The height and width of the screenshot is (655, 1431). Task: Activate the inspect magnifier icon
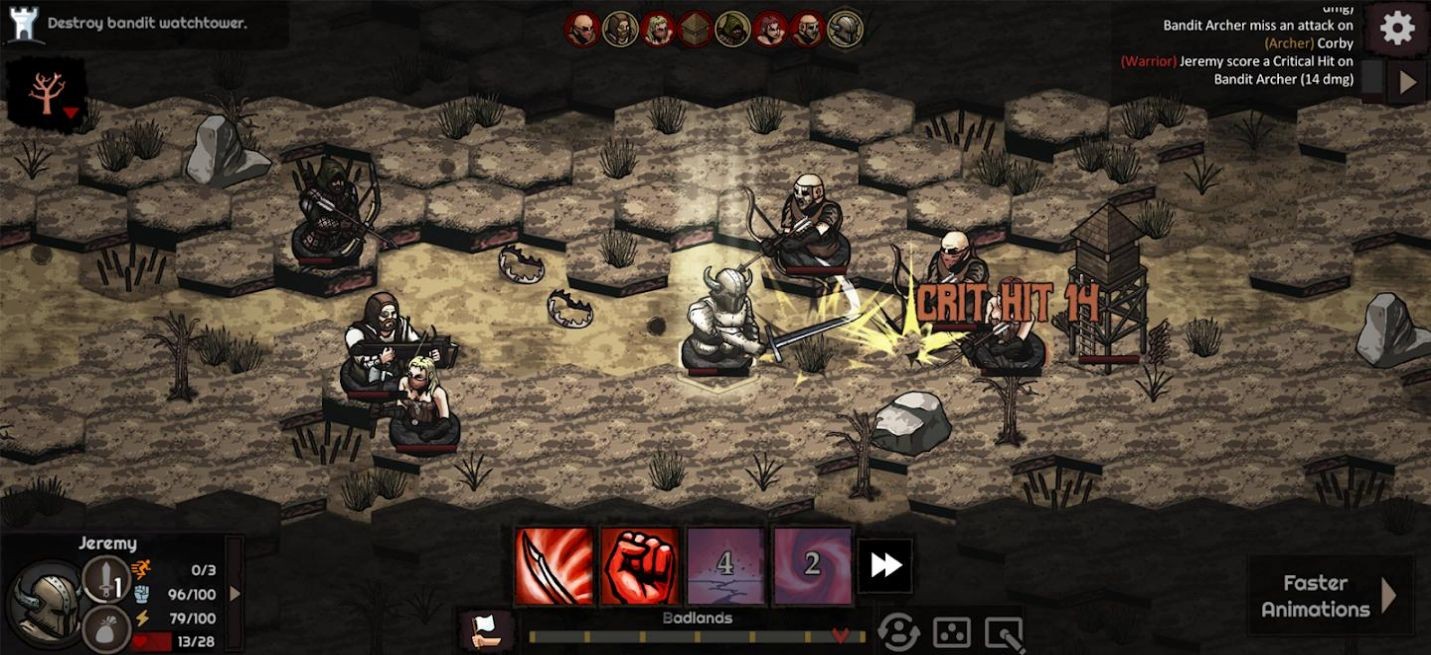pos(1004,632)
